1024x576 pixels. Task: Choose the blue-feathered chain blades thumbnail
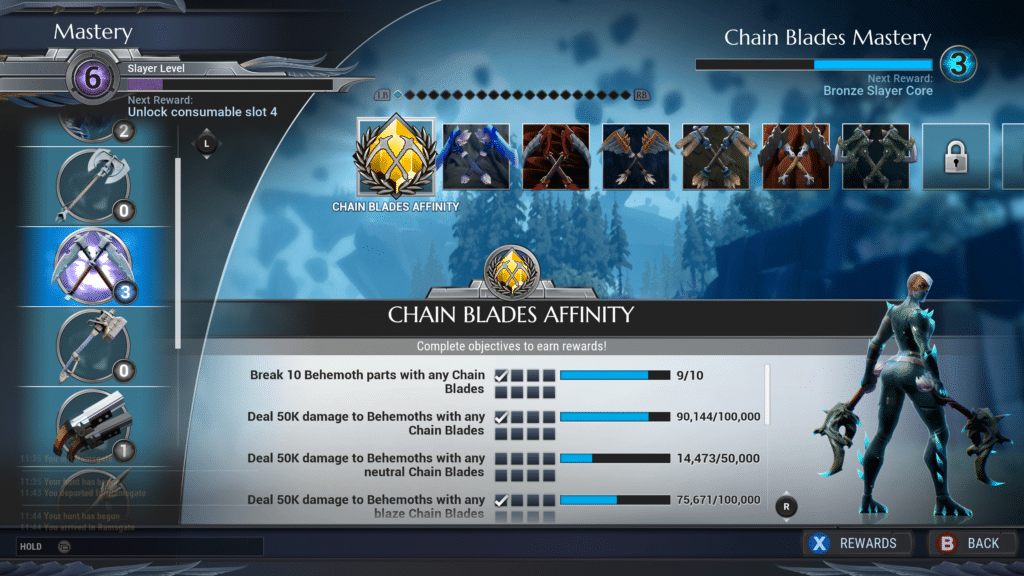coord(476,157)
